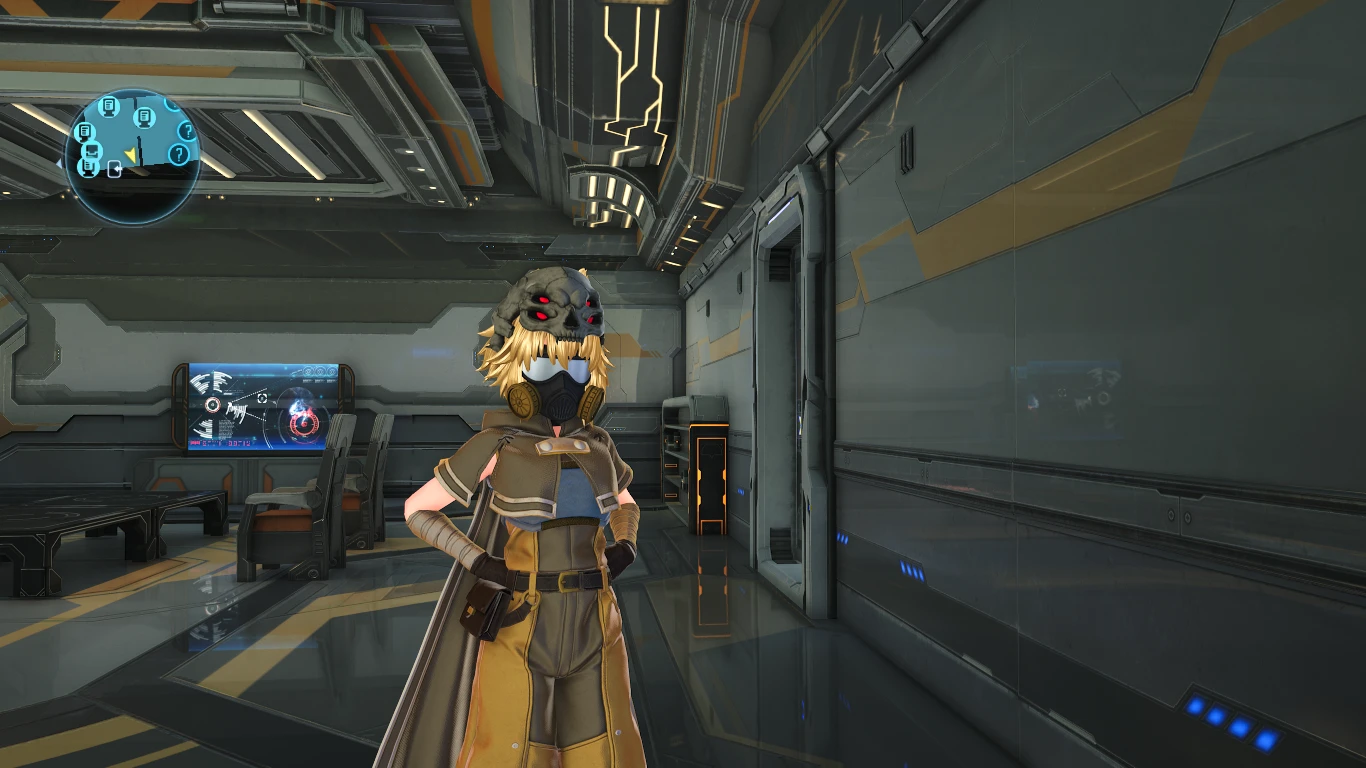Select the exit door marker on minimap

pos(115,168)
